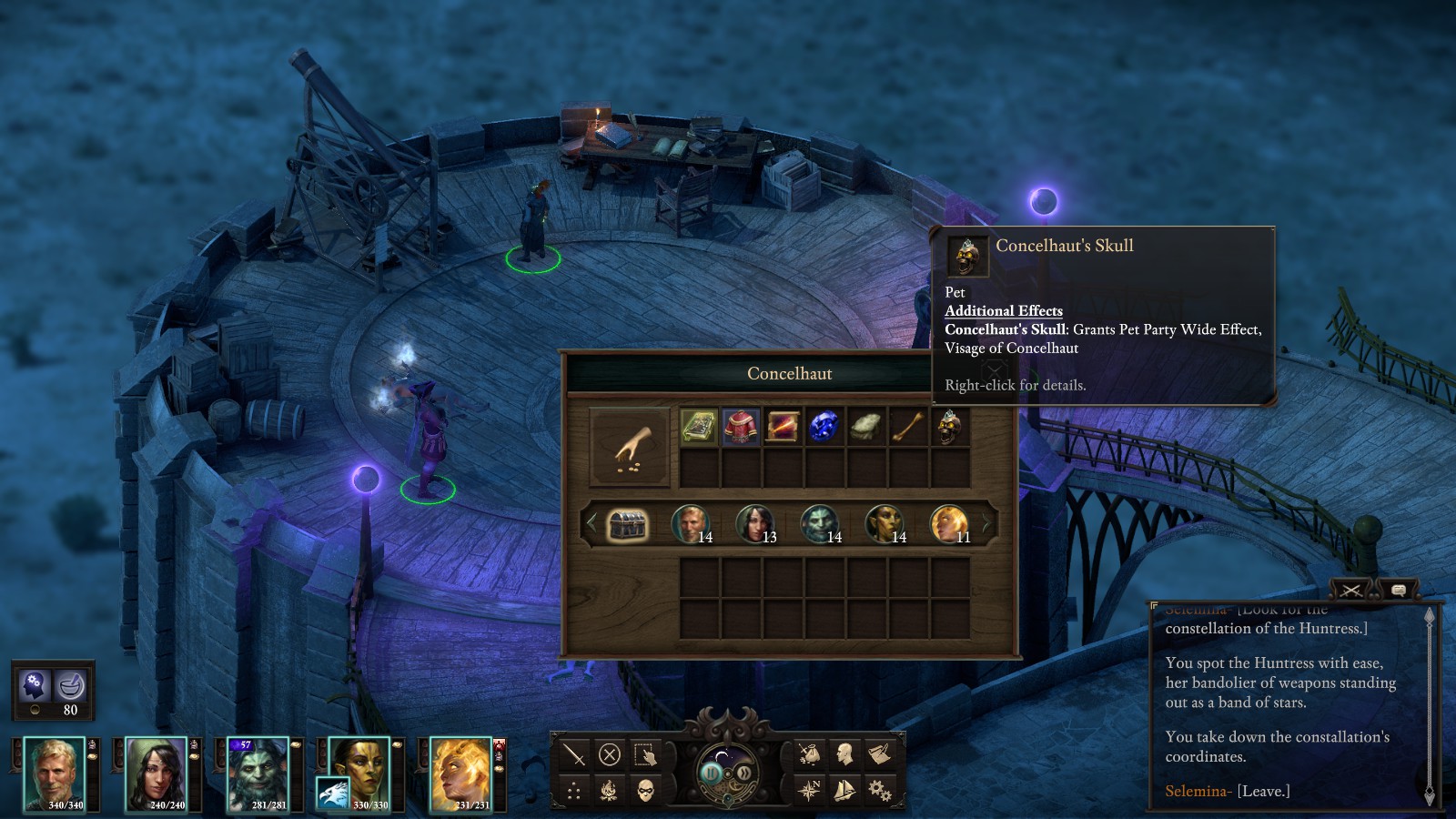The image size is (1456, 819).
Task: Open the journal with the scroll-and-quill icon
Action: pyautogui.click(x=879, y=753)
